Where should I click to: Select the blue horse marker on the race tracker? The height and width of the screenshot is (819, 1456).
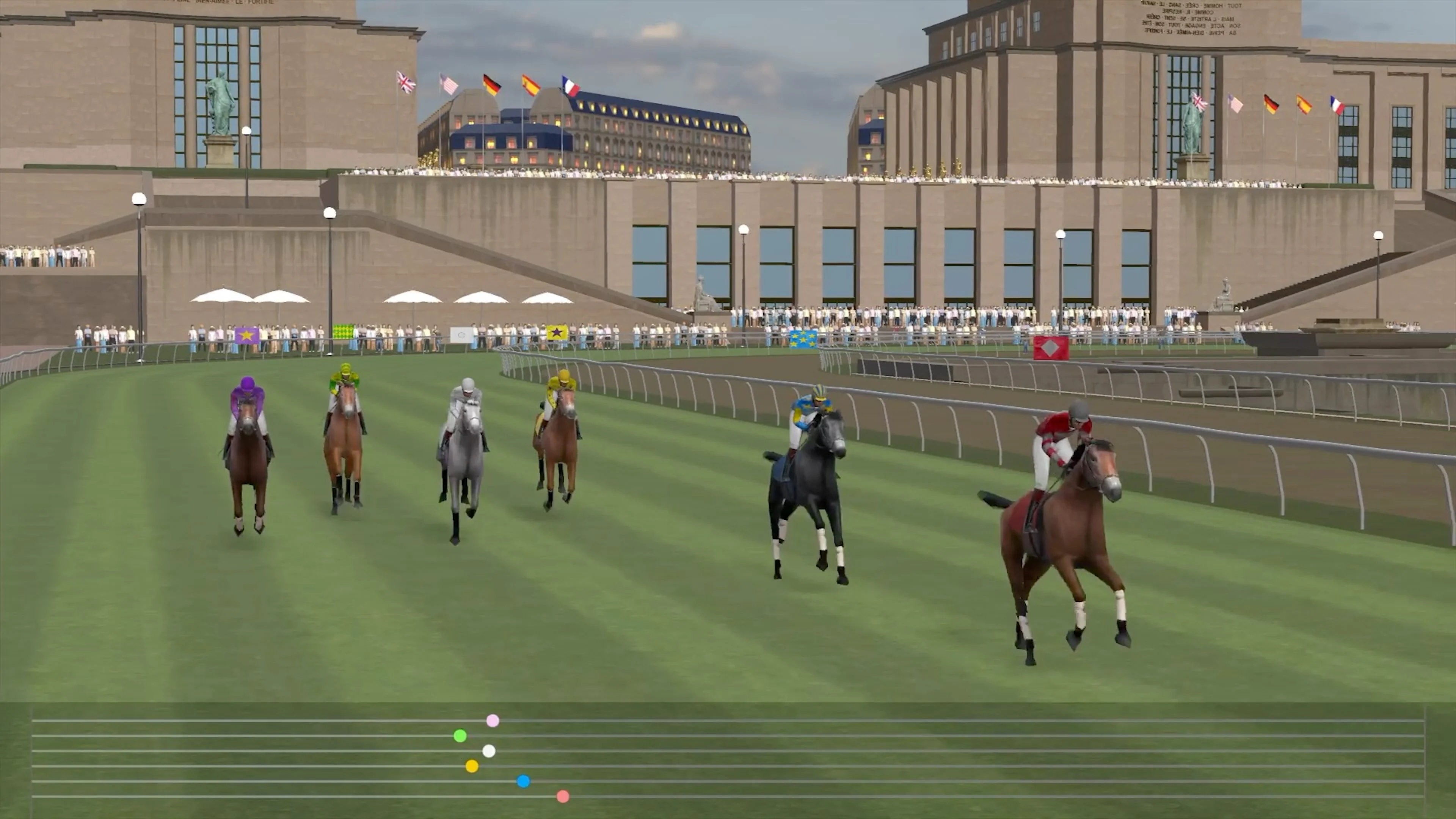(522, 781)
